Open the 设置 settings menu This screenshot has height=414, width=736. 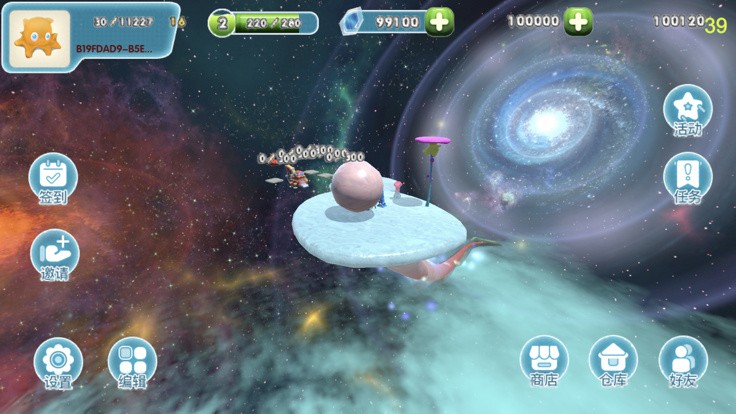(x=58, y=361)
